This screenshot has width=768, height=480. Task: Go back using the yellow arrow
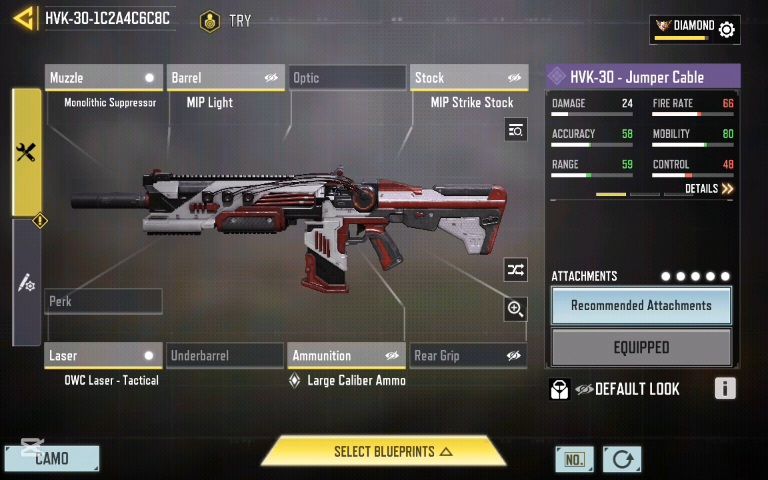point(24,18)
